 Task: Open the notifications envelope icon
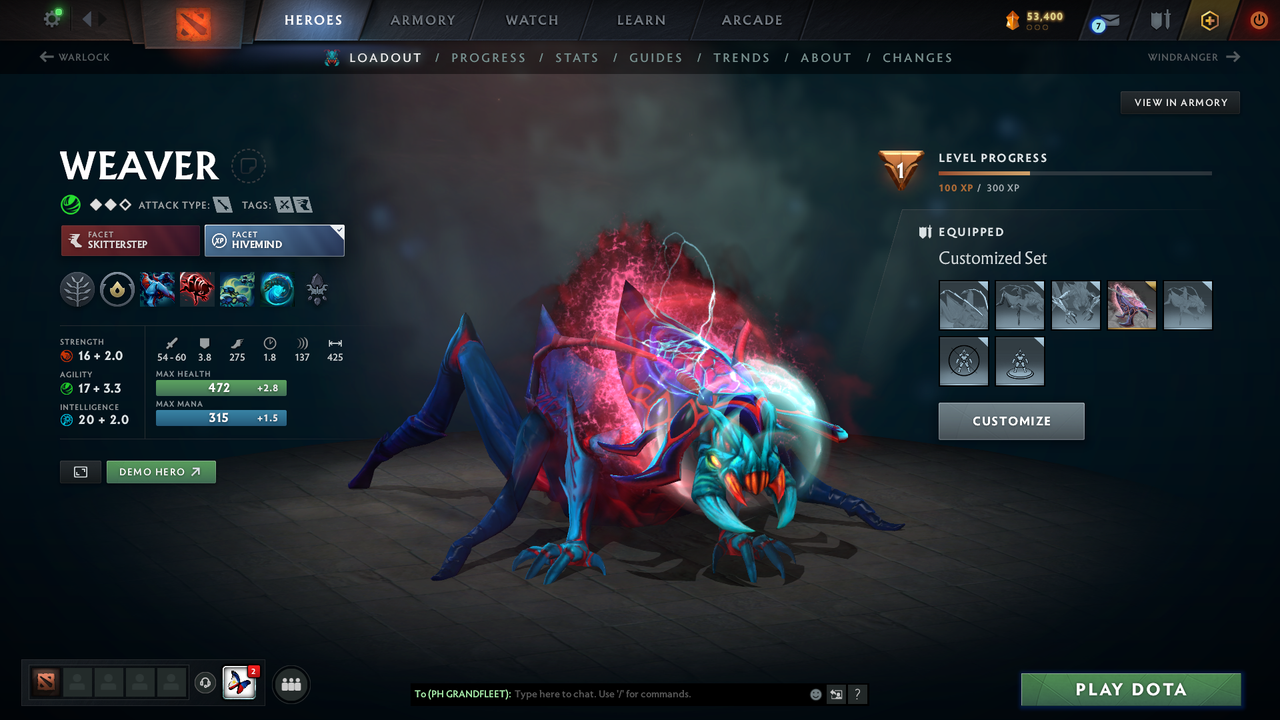pos(1110,20)
